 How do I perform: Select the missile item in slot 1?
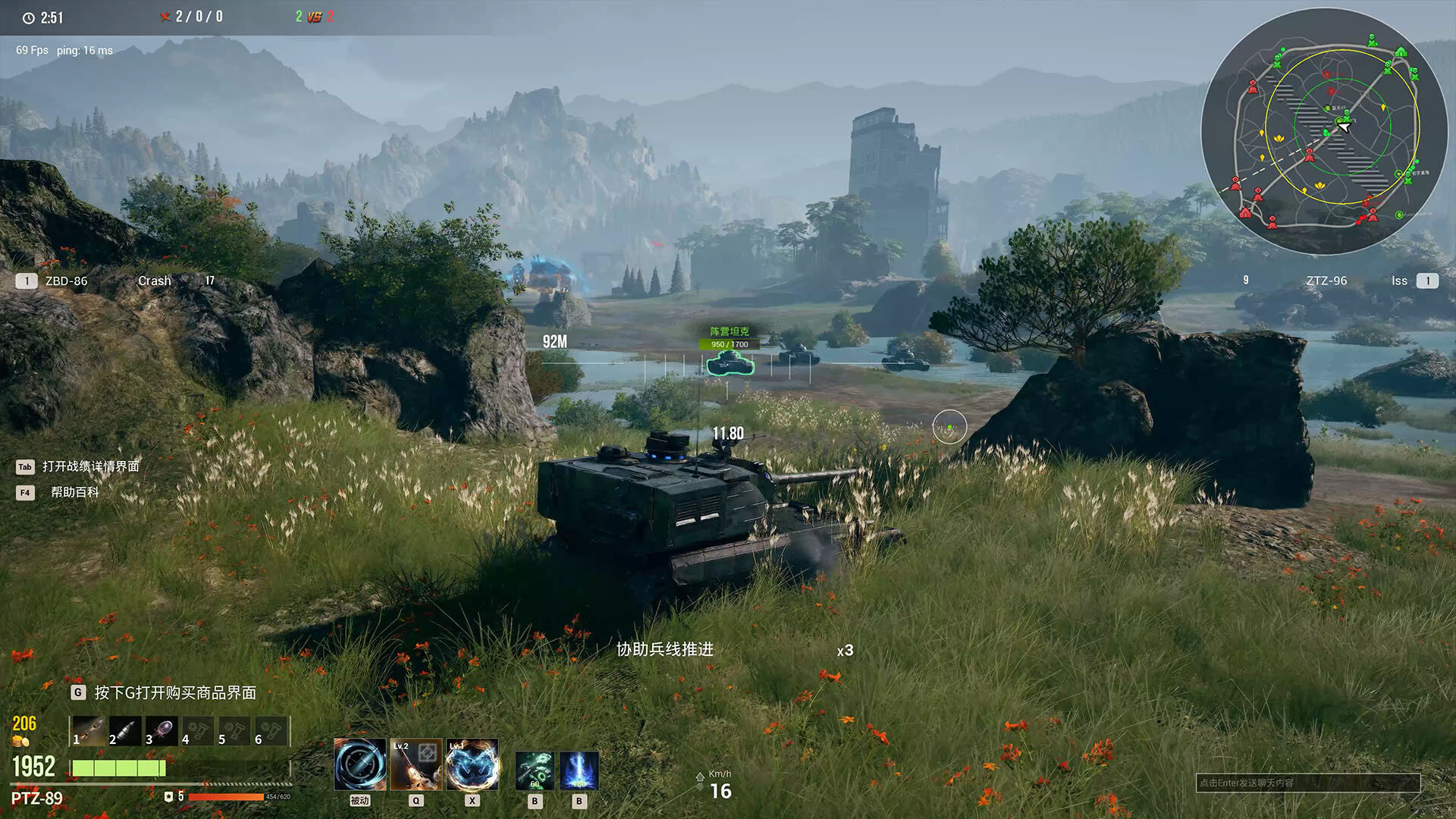[89, 731]
